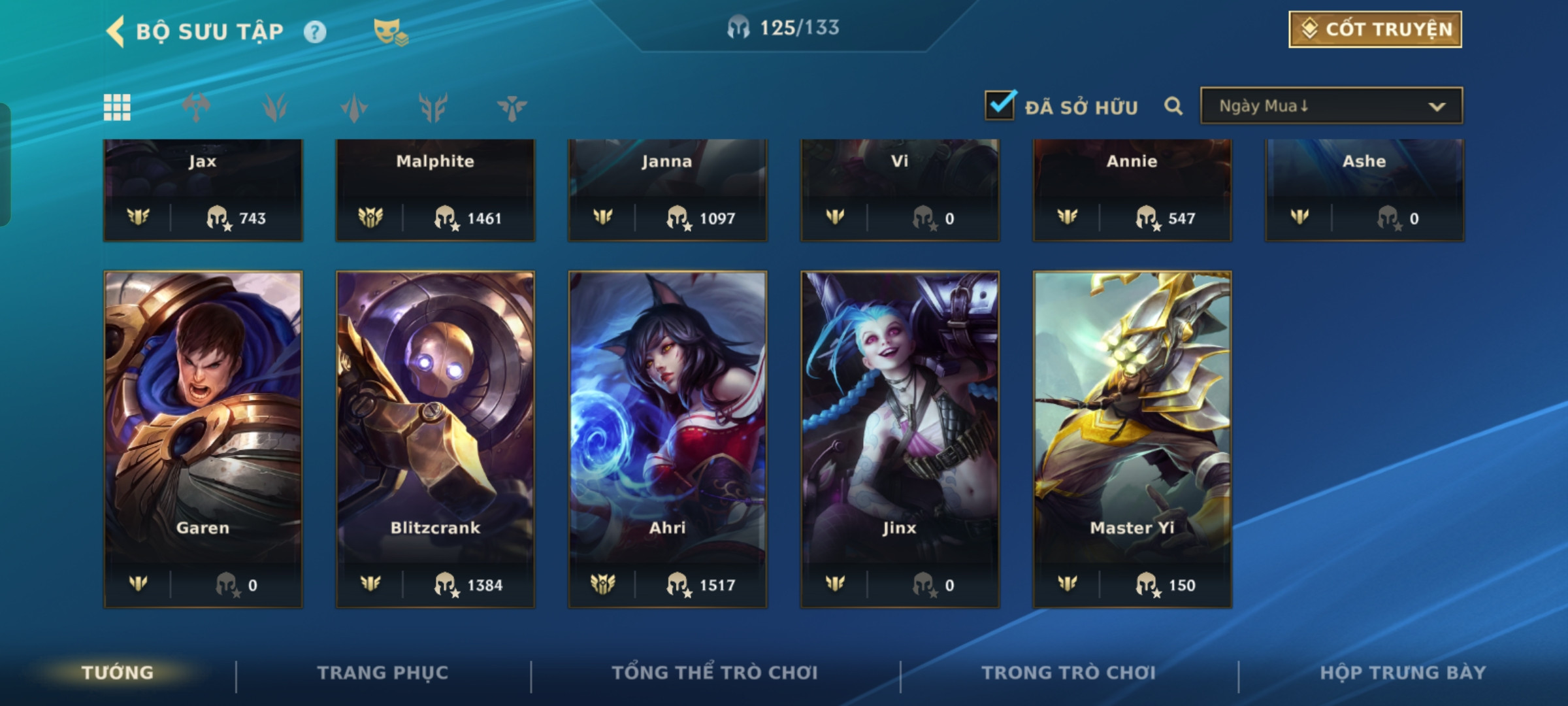Go back from Bộ Sưu Tập screen
Image resolution: width=1568 pixels, height=706 pixels.
(116, 31)
